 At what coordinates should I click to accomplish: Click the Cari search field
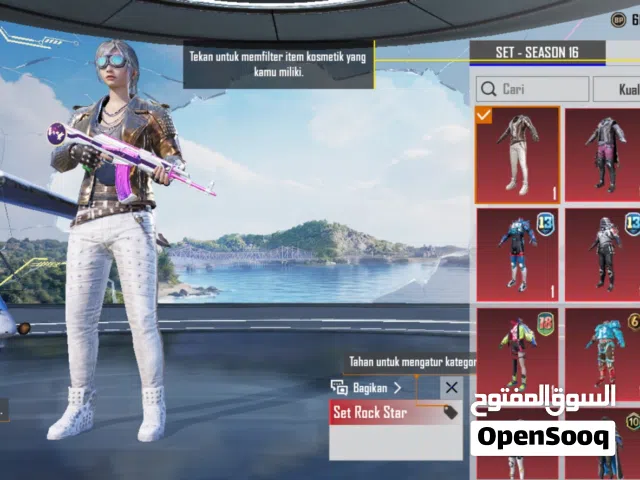tap(530, 89)
